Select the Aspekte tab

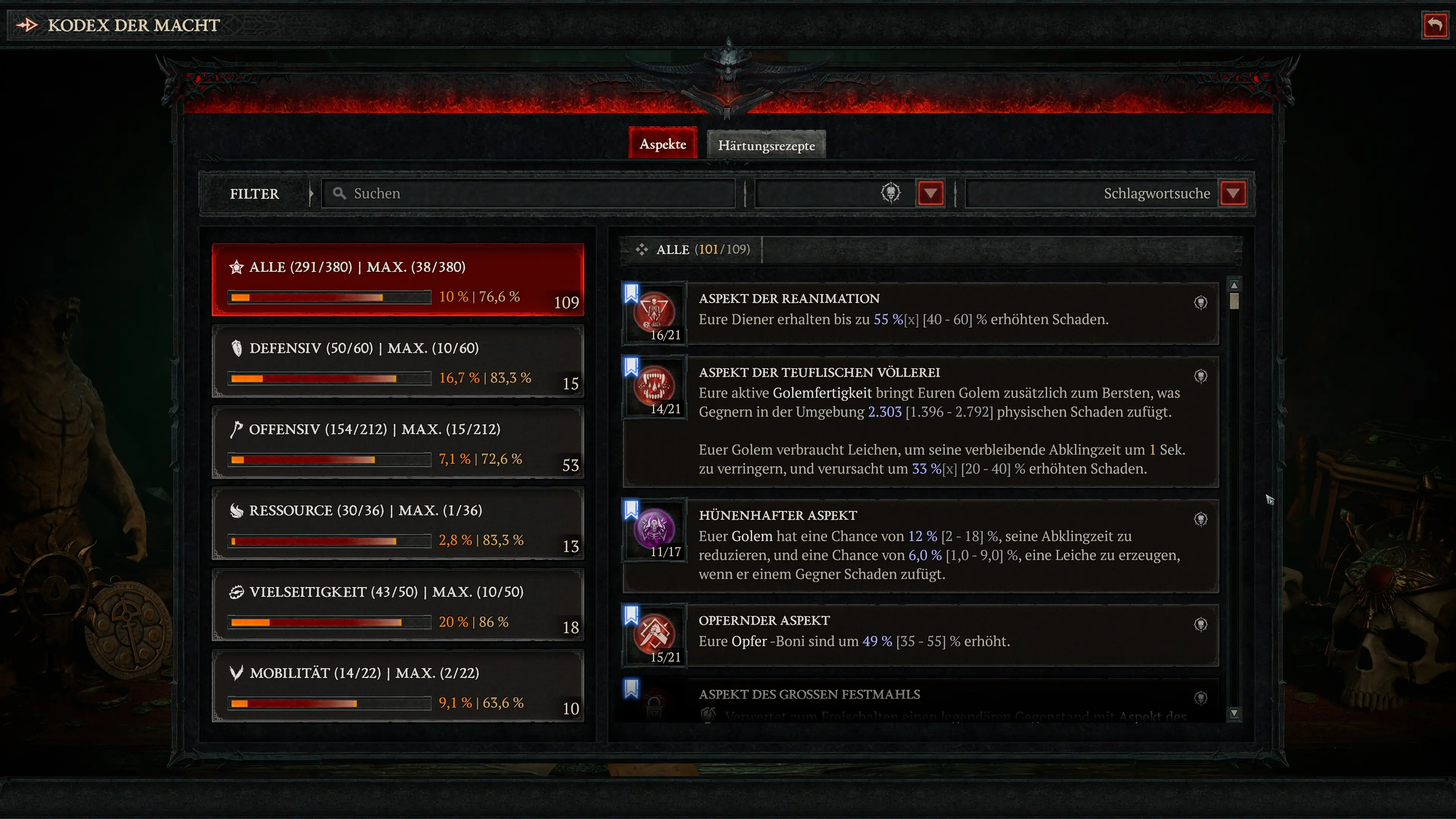point(662,144)
